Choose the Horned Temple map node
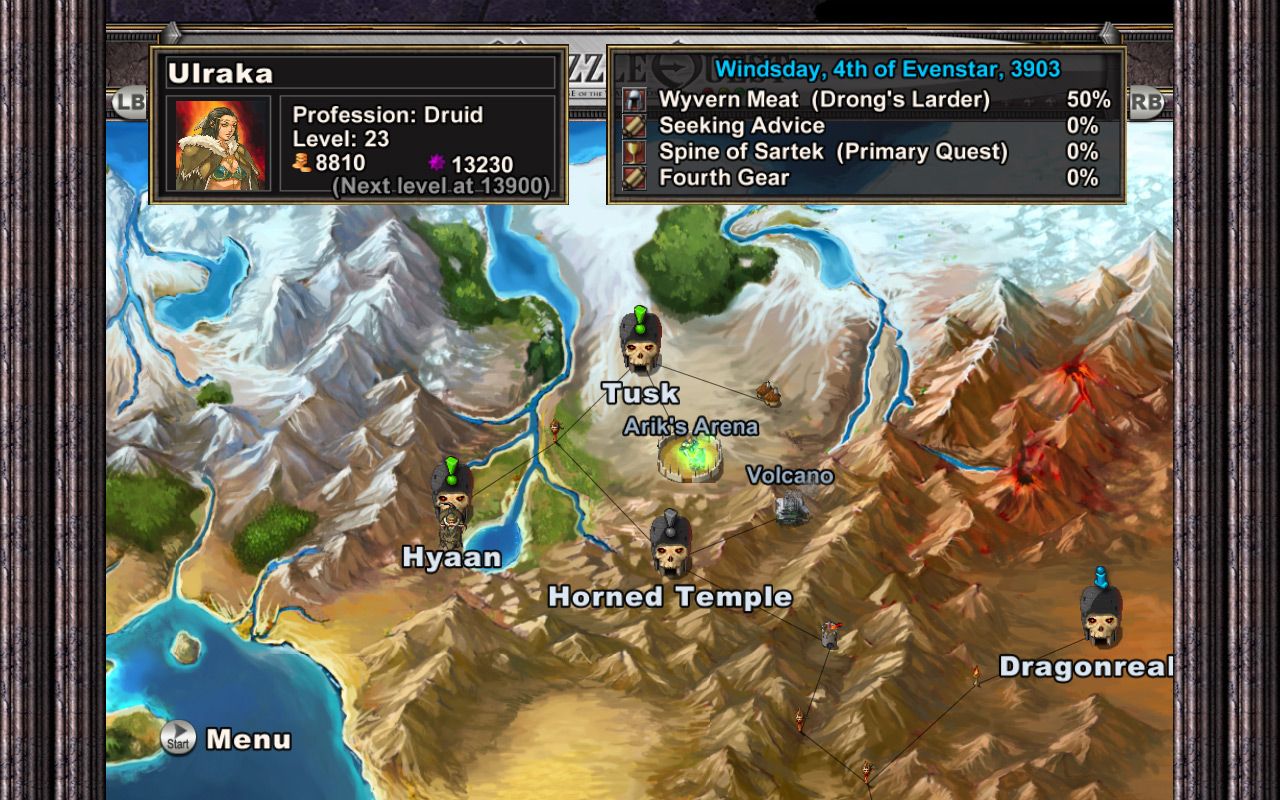Image resolution: width=1280 pixels, height=800 pixels. point(670,543)
